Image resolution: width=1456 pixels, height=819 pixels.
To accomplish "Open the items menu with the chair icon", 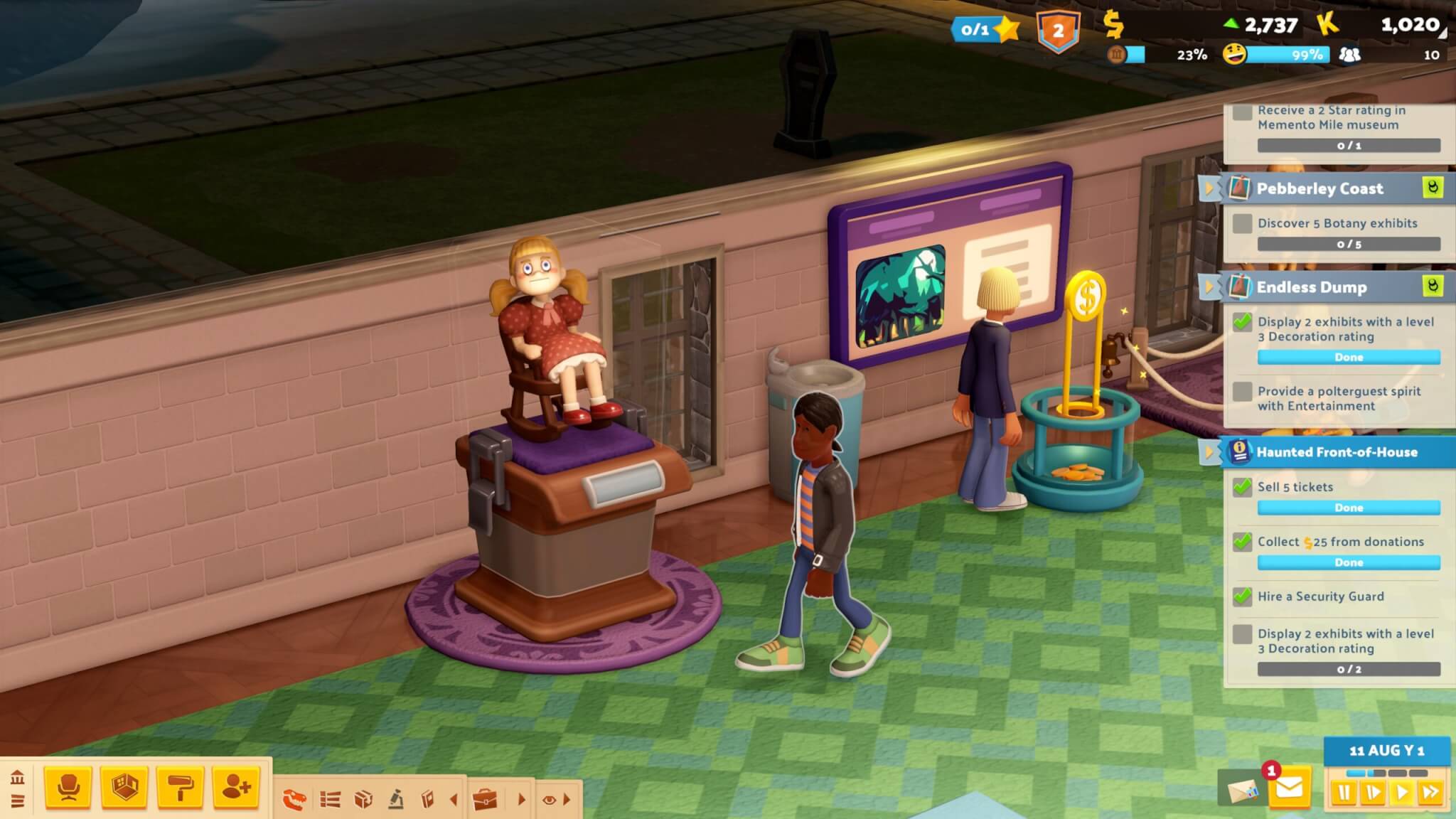I will coord(68,788).
